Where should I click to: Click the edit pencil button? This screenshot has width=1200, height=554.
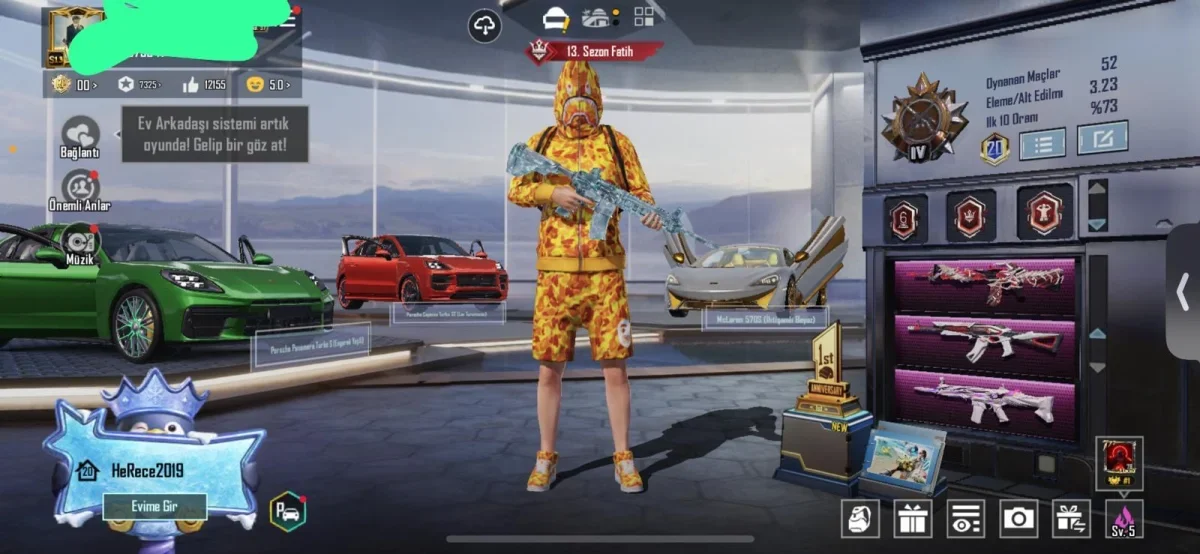tap(1102, 138)
